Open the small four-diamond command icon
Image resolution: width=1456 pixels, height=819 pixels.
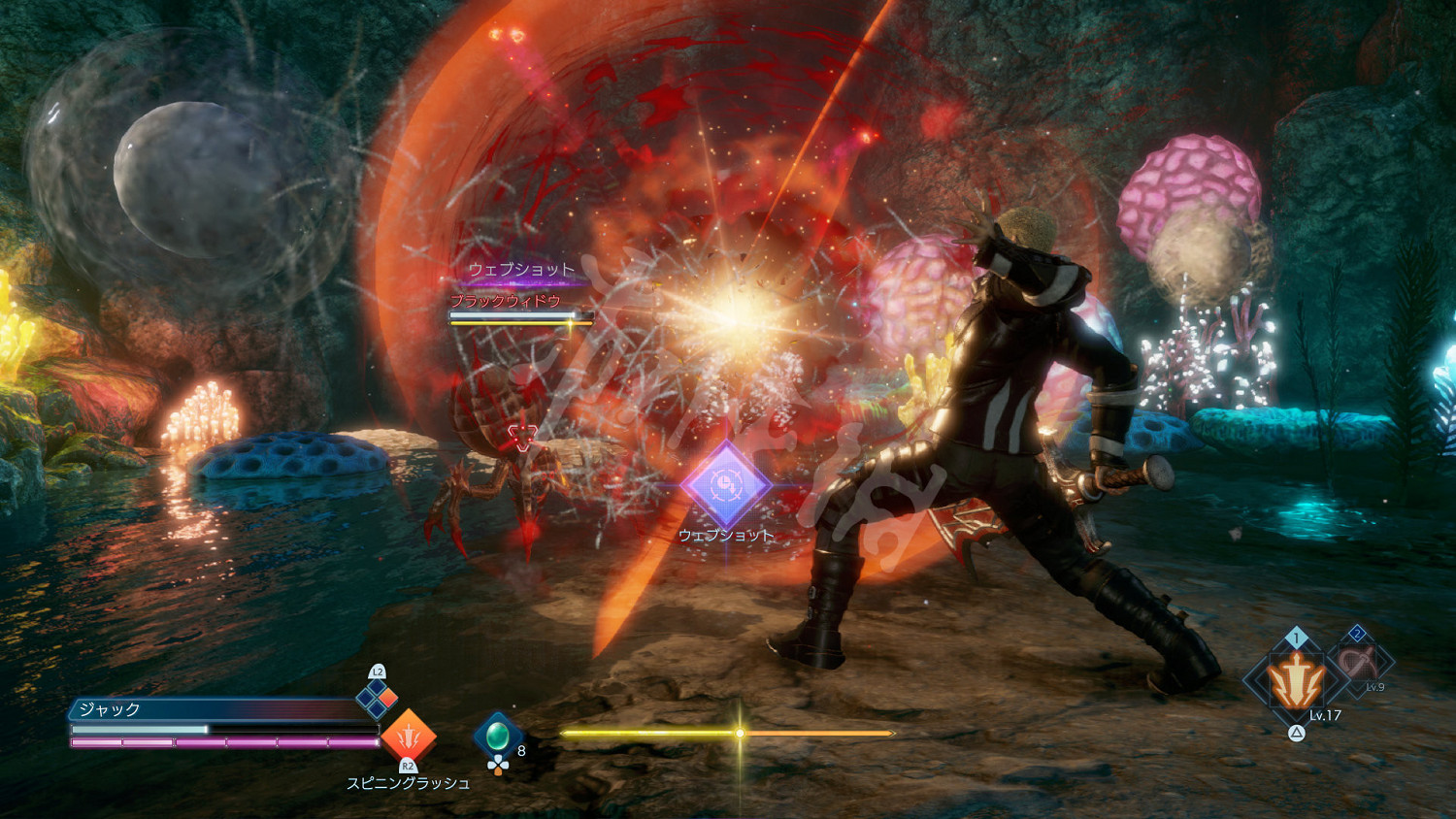tap(378, 697)
